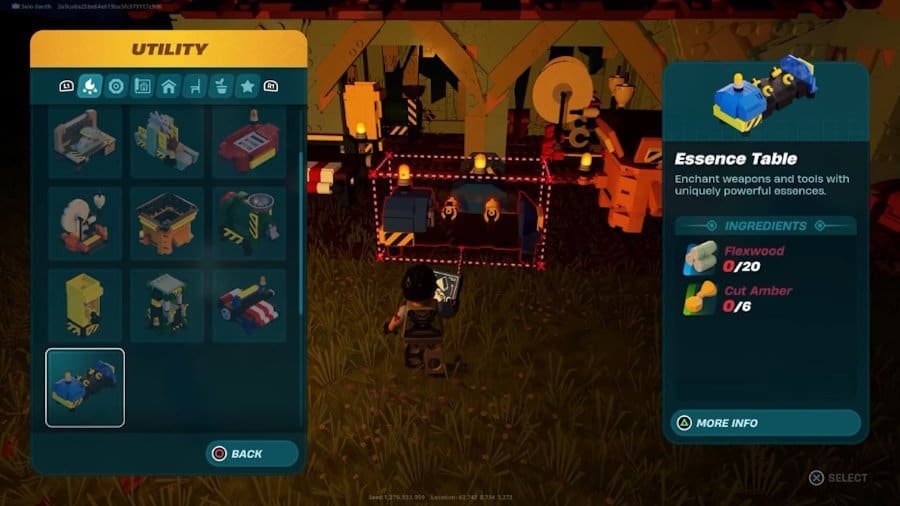Image resolution: width=900 pixels, height=506 pixels.
Task: Select the chair furniture tab
Action: pos(195,86)
